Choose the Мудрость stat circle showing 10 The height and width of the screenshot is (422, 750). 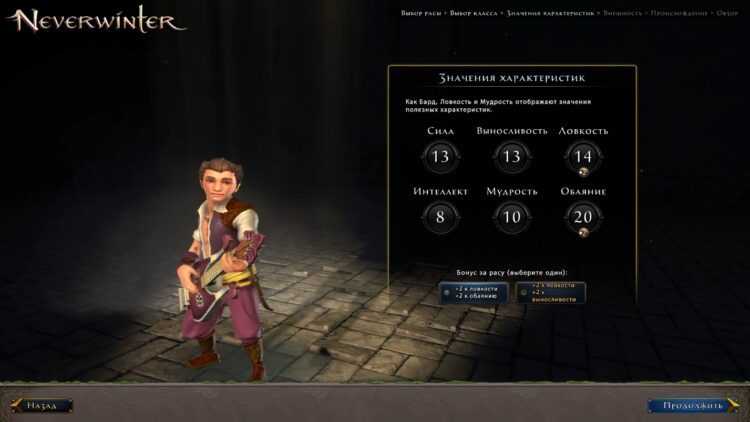click(x=512, y=216)
